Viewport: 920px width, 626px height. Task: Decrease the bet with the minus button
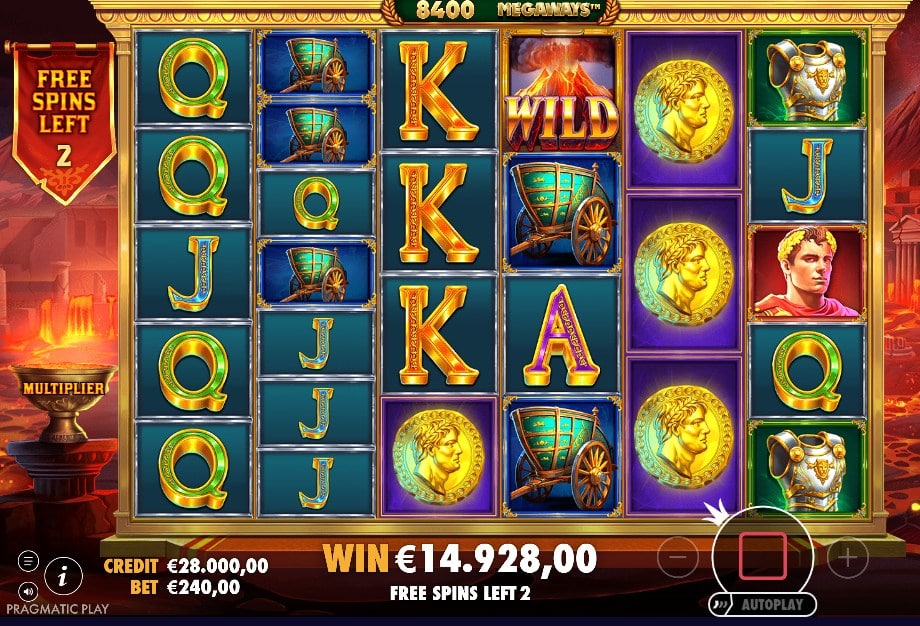[x=677, y=557]
